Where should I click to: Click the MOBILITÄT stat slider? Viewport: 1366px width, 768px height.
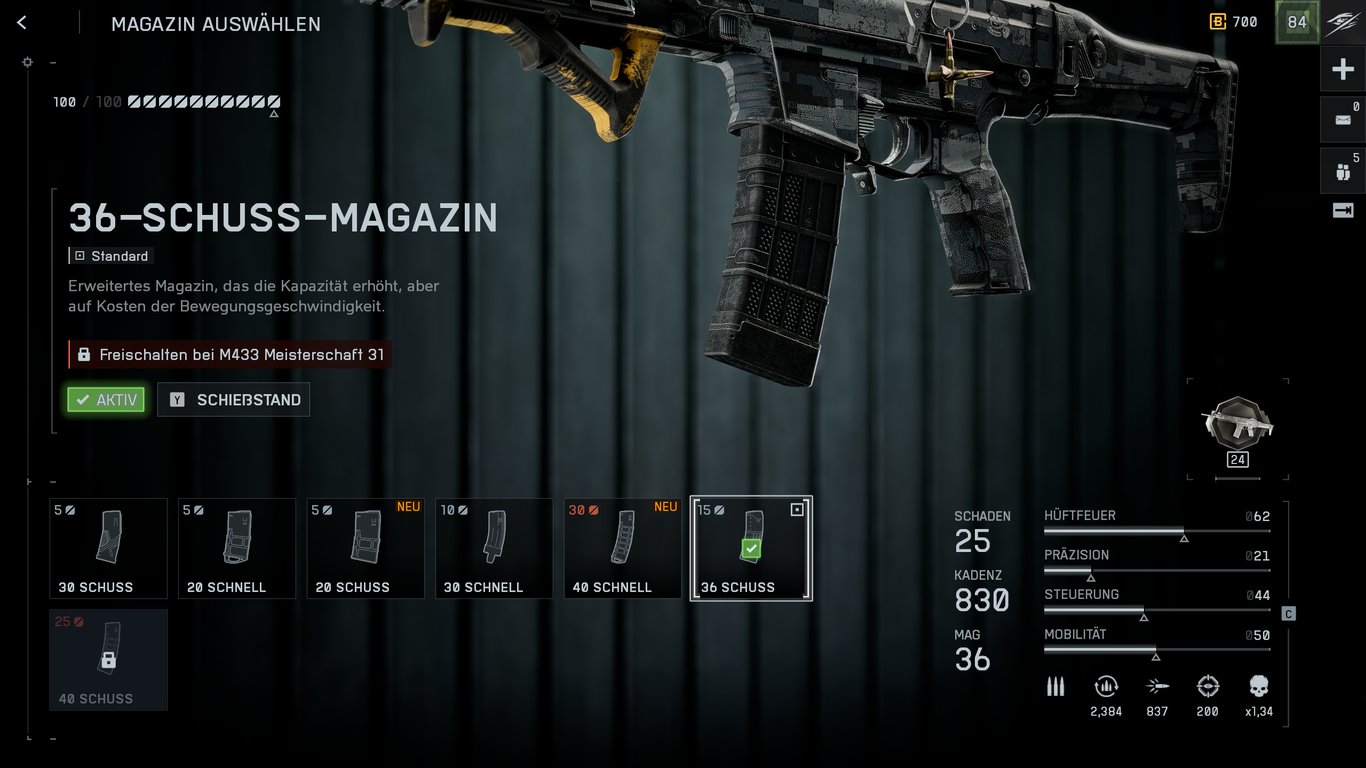pos(1157,644)
